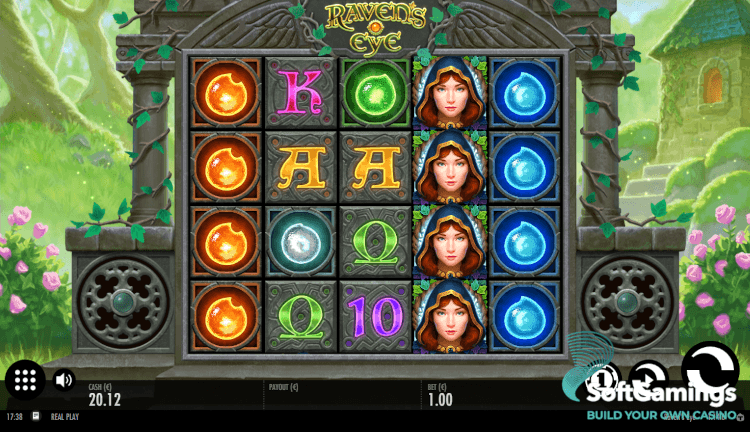
Task: Open the coin bet selector button
Action: pyautogui.click(x=602, y=380)
